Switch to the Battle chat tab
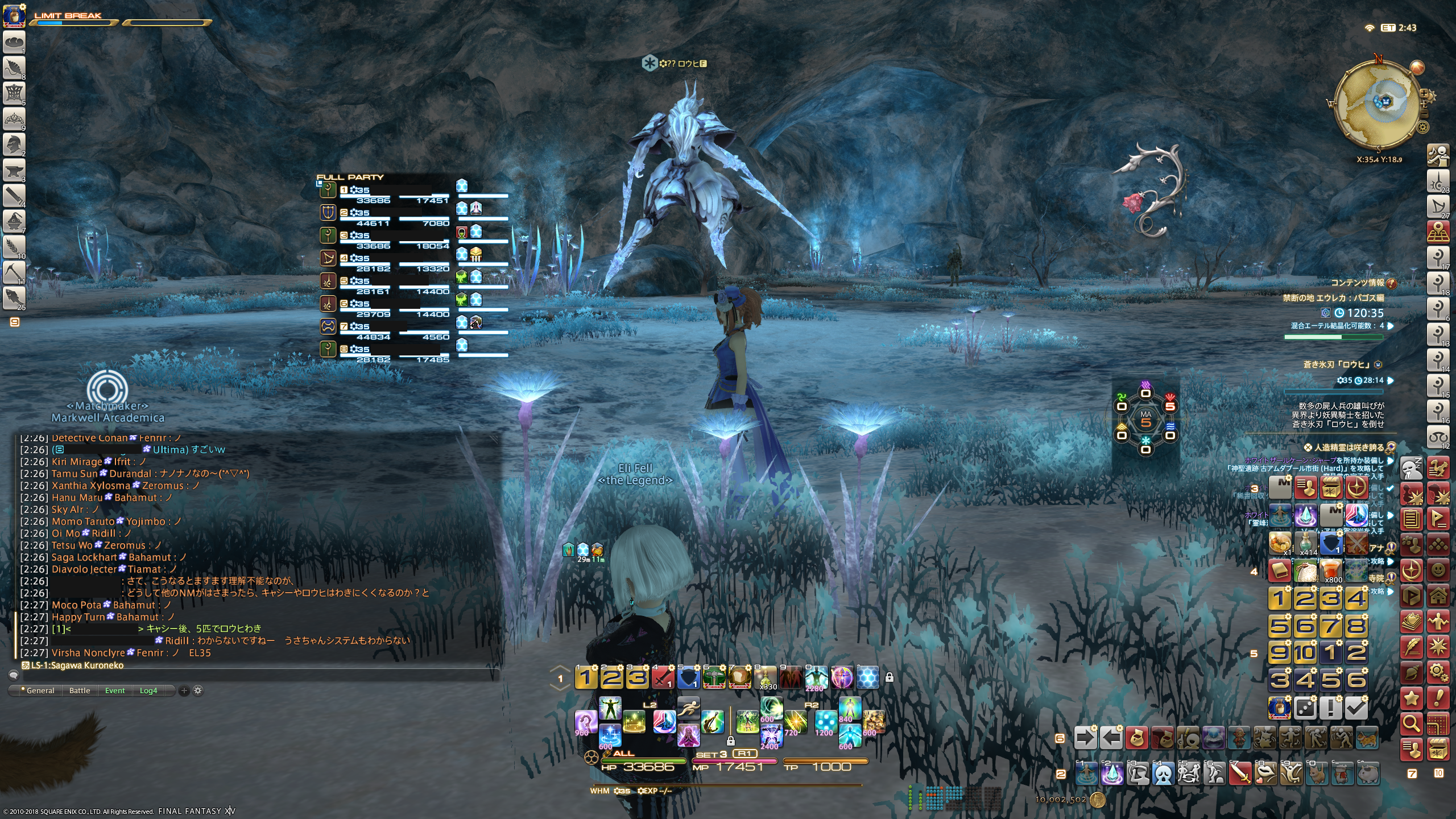Screen dimensions: 1456x819 pyautogui.click(x=80, y=690)
